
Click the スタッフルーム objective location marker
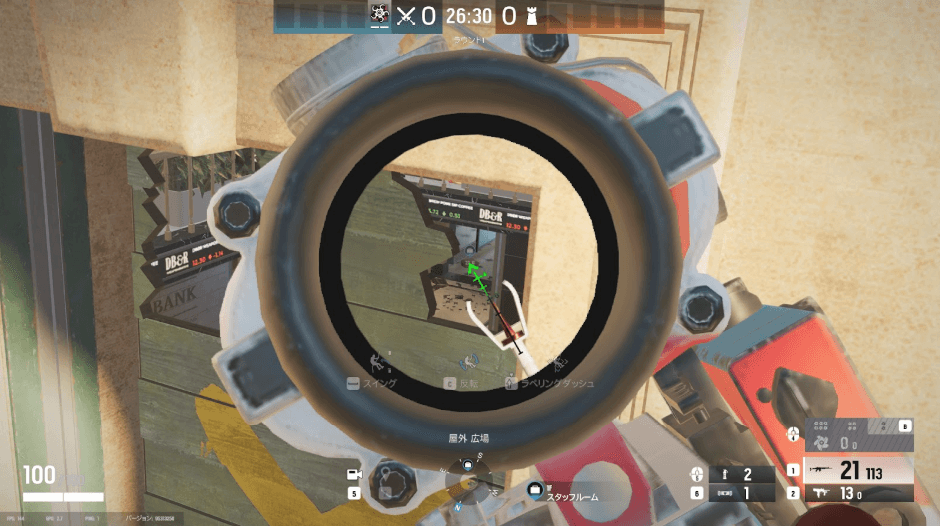click(x=536, y=490)
